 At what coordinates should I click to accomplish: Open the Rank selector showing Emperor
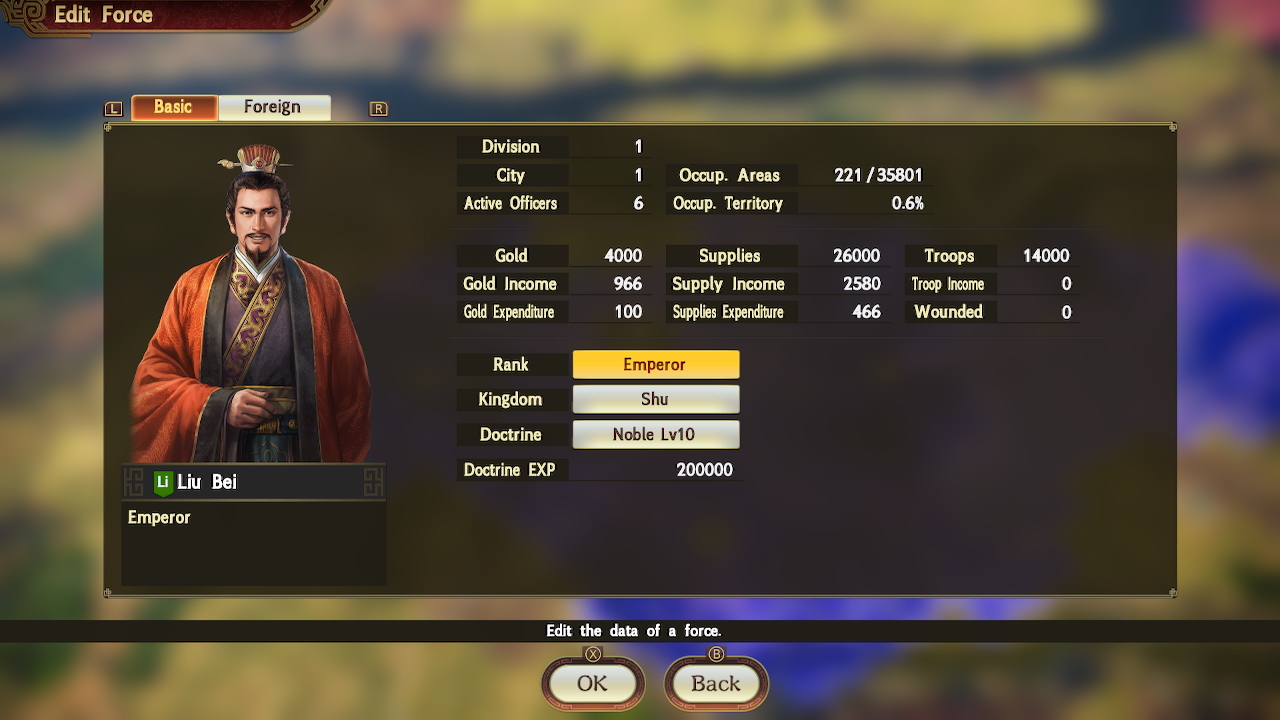point(655,364)
